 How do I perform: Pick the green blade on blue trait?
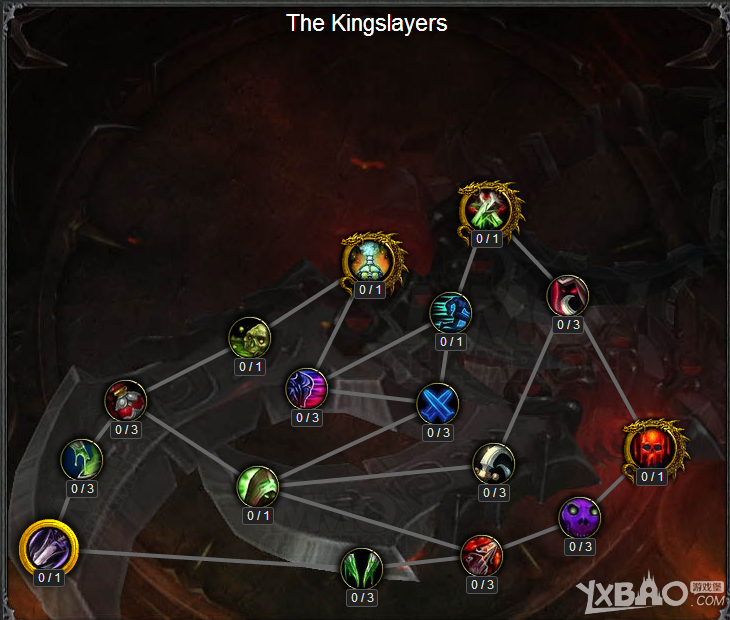coord(82,459)
